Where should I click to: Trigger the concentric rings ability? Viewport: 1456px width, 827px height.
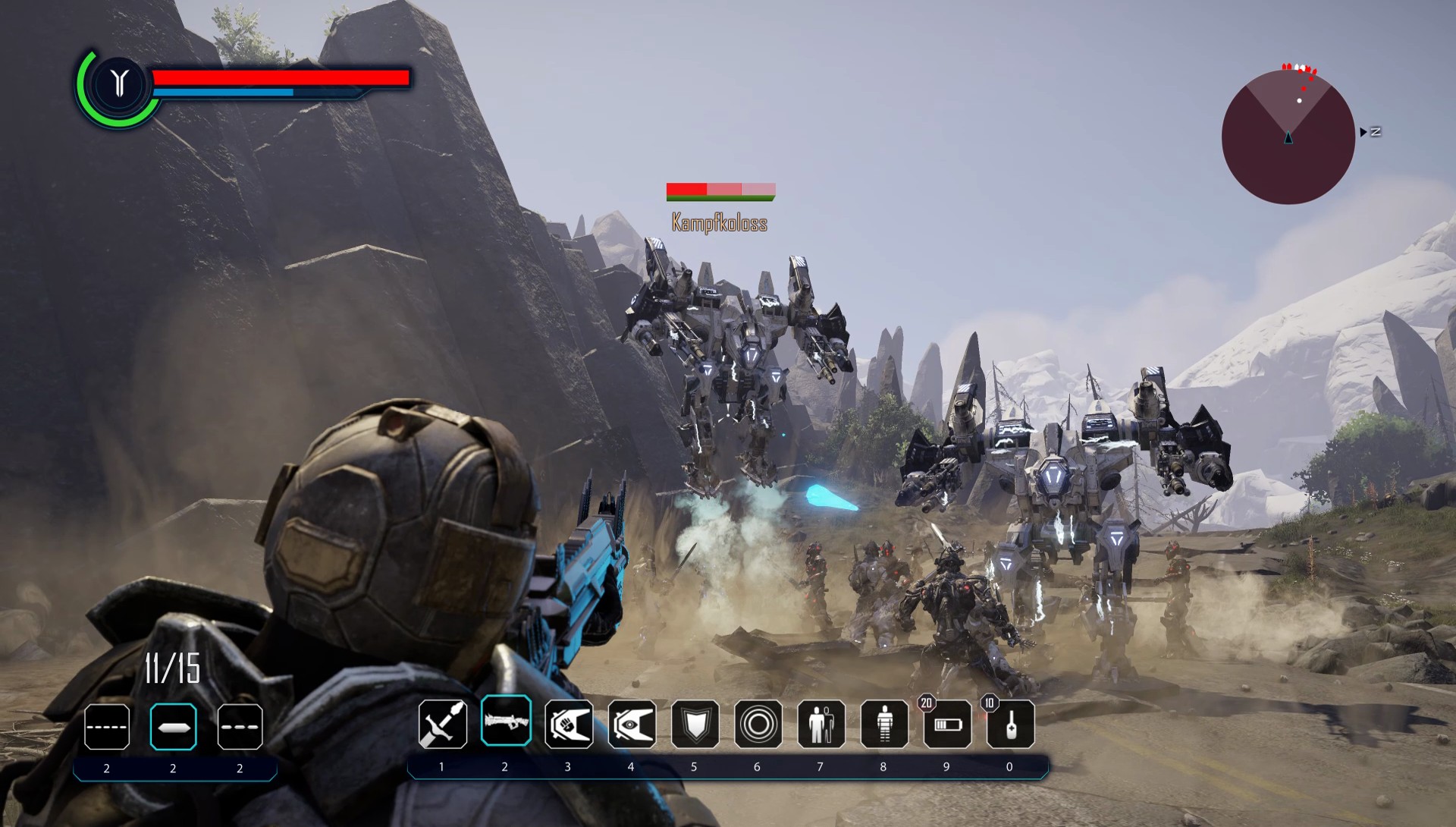pyautogui.click(x=758, y=724)
